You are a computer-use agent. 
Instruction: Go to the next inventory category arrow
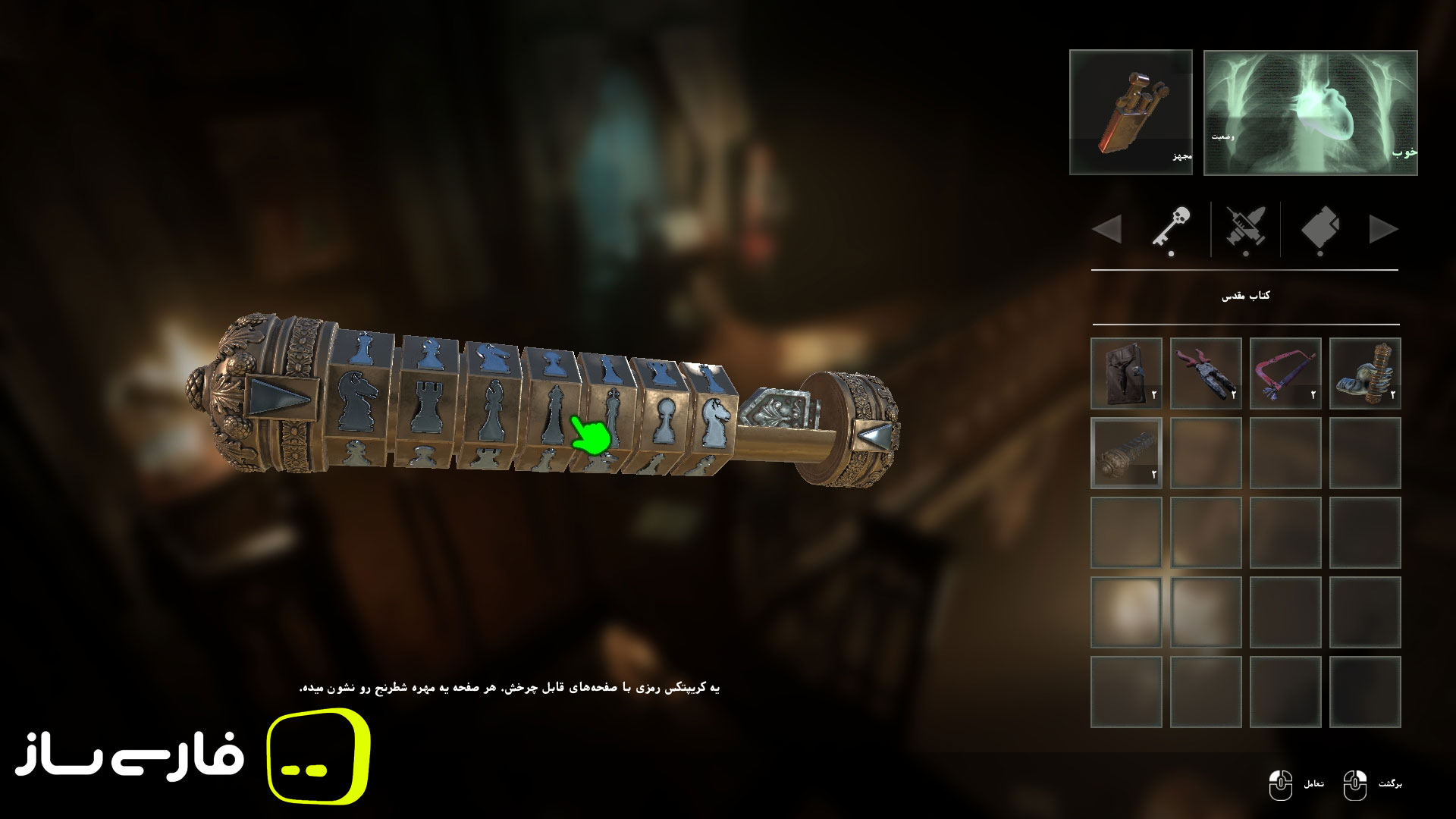(x=1383, y=229)
